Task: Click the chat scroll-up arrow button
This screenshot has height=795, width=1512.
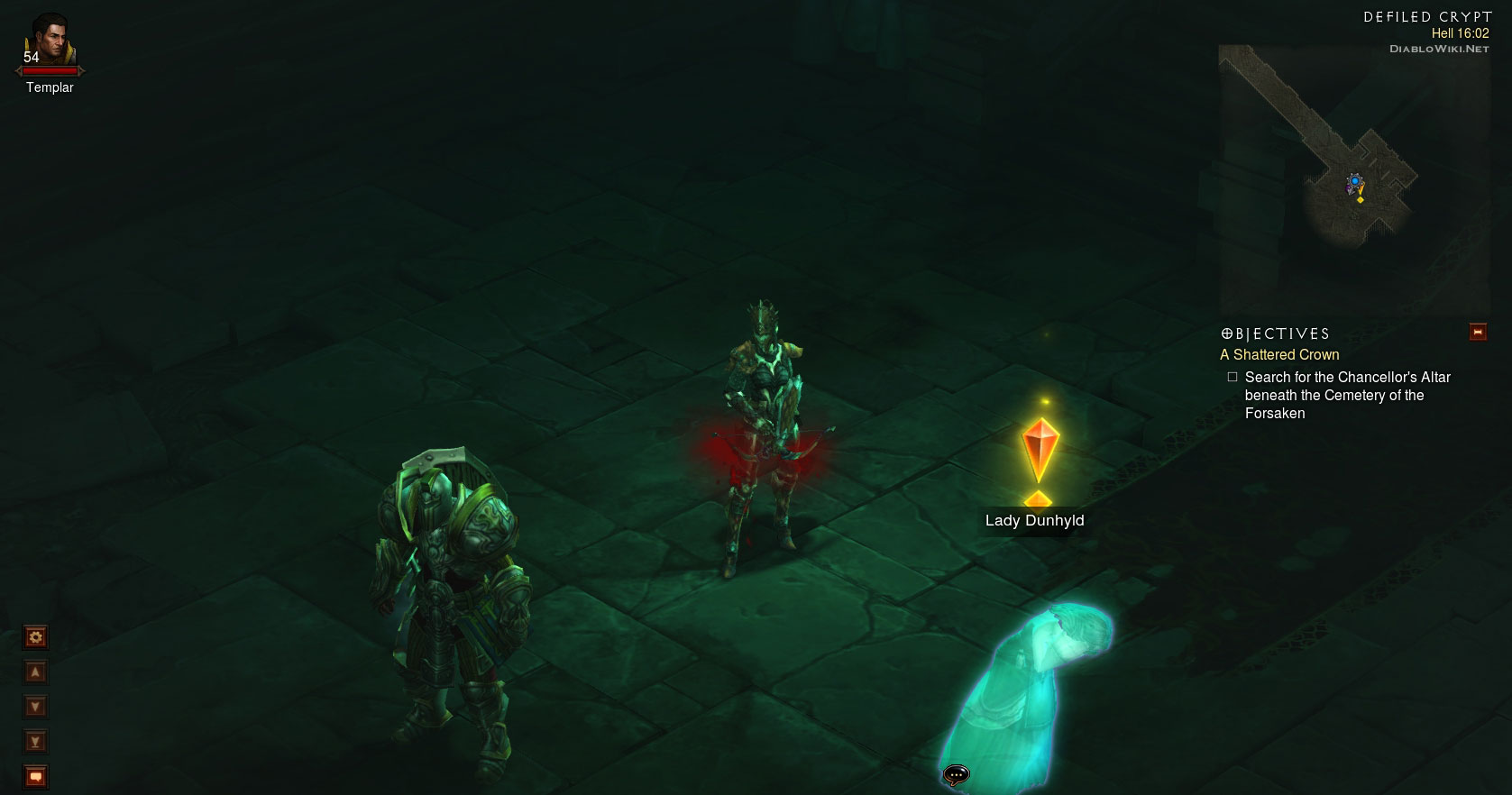Action: pyautogui.click(x=35, y=672)
